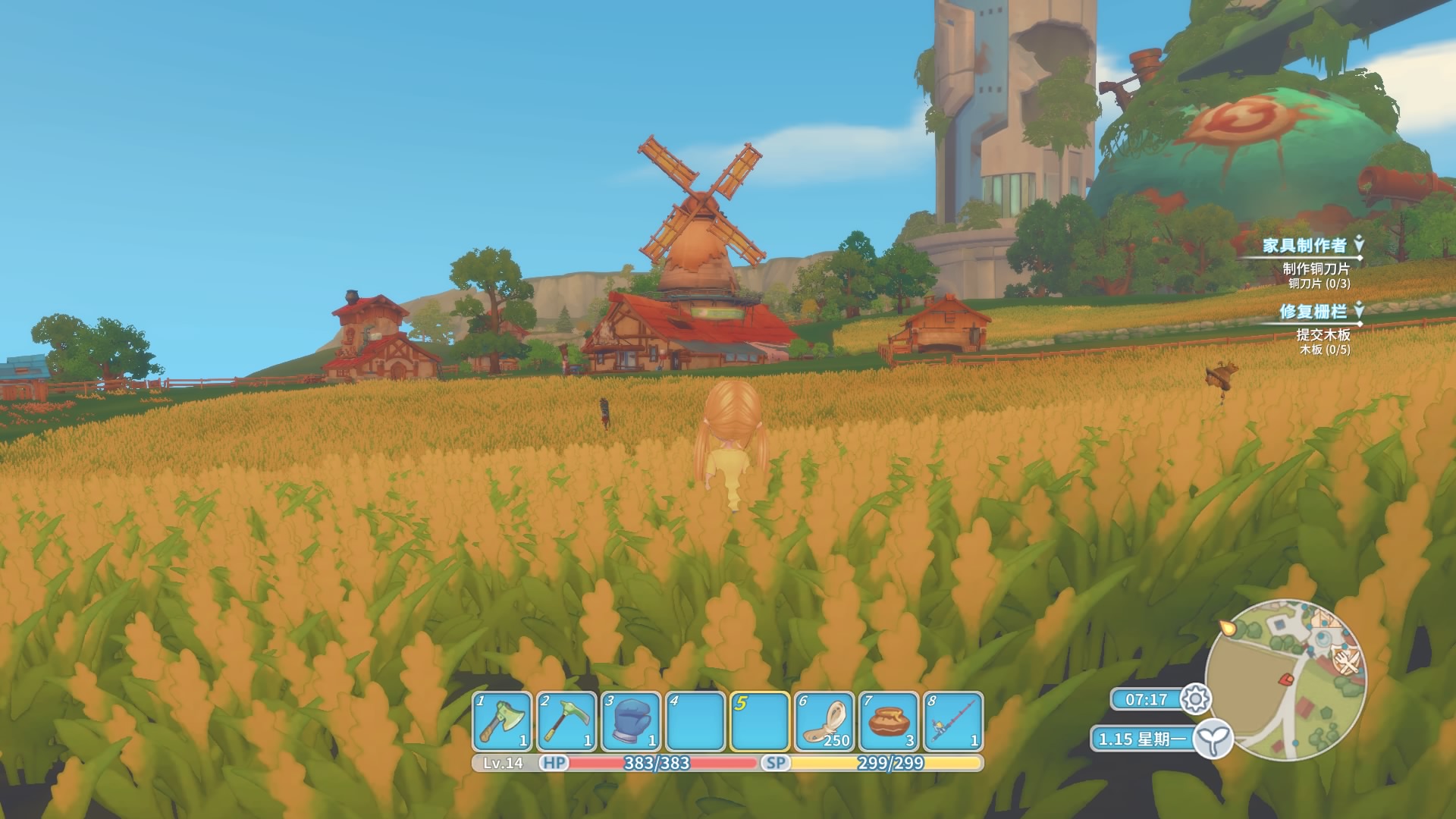Open the circular minimap
The image size is (1456, 819).
1284,679
